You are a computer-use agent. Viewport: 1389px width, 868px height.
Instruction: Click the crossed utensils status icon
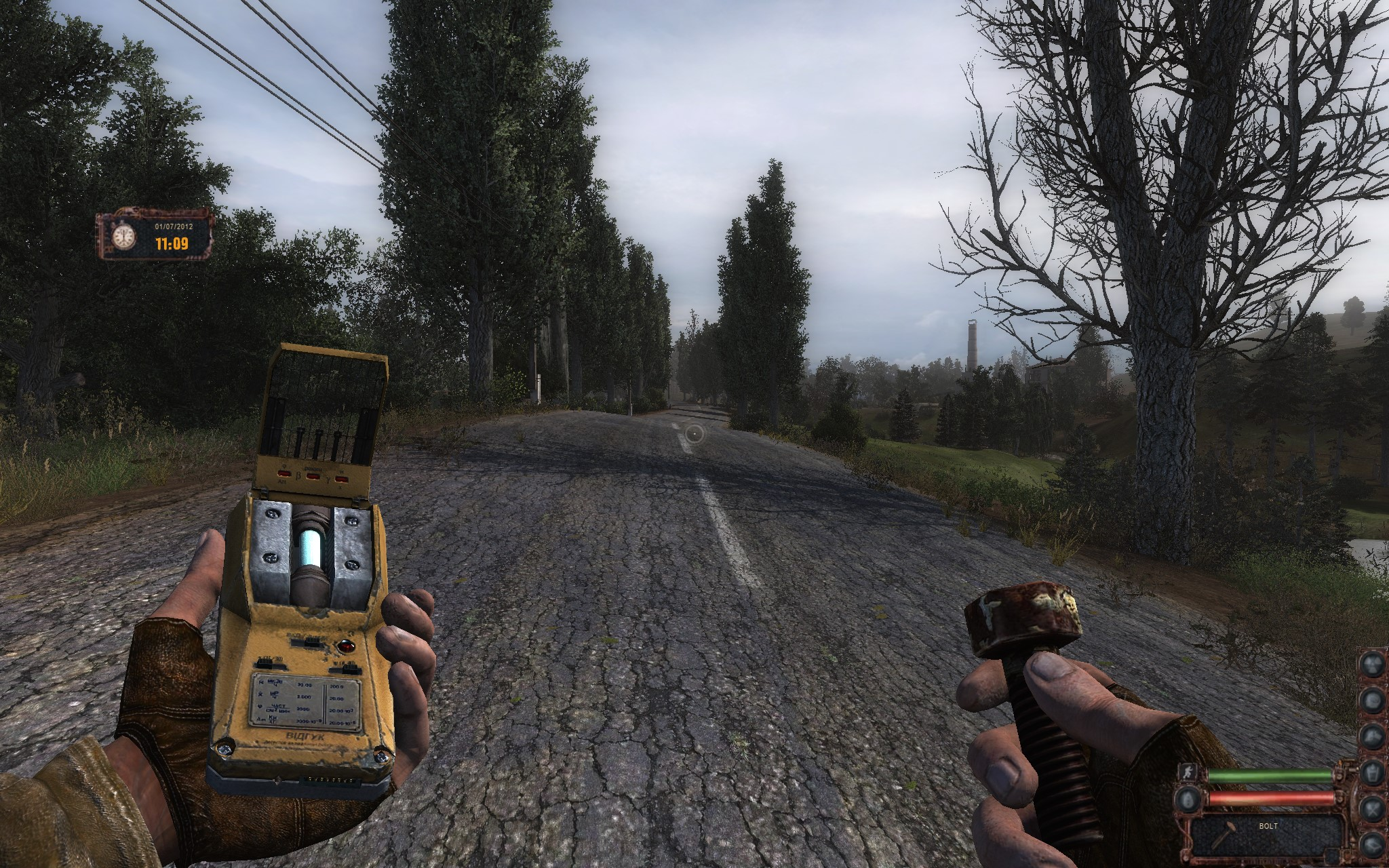click(1373, 808)
